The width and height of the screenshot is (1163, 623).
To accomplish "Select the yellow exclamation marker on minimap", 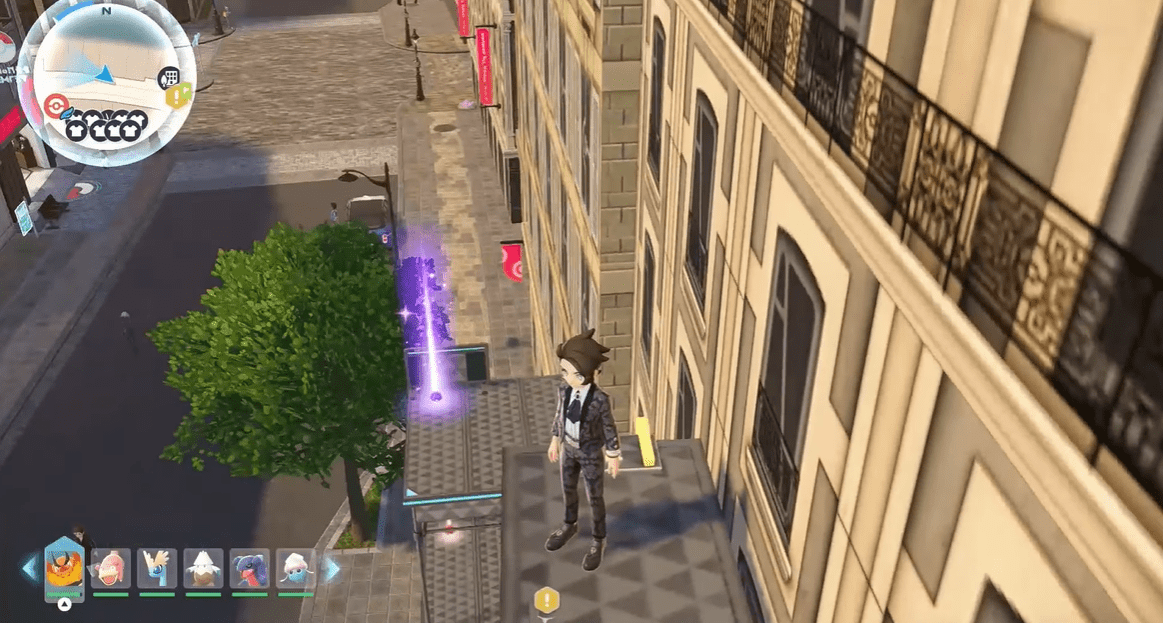I will [x=179, y=96].
